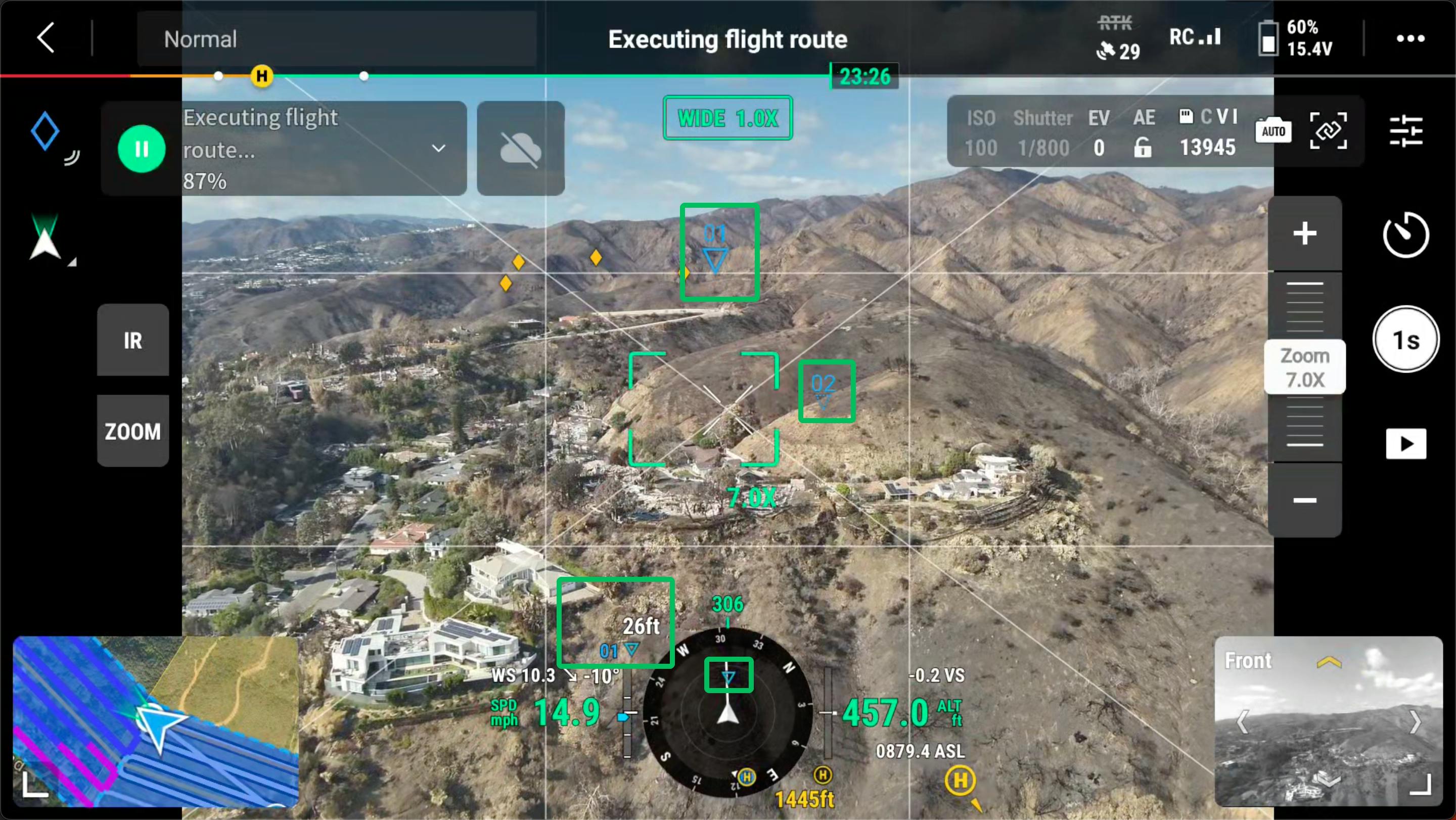Pause the flight route execution
The image size is (1456, 820).
pyautogui.click(x=142, y=149)
